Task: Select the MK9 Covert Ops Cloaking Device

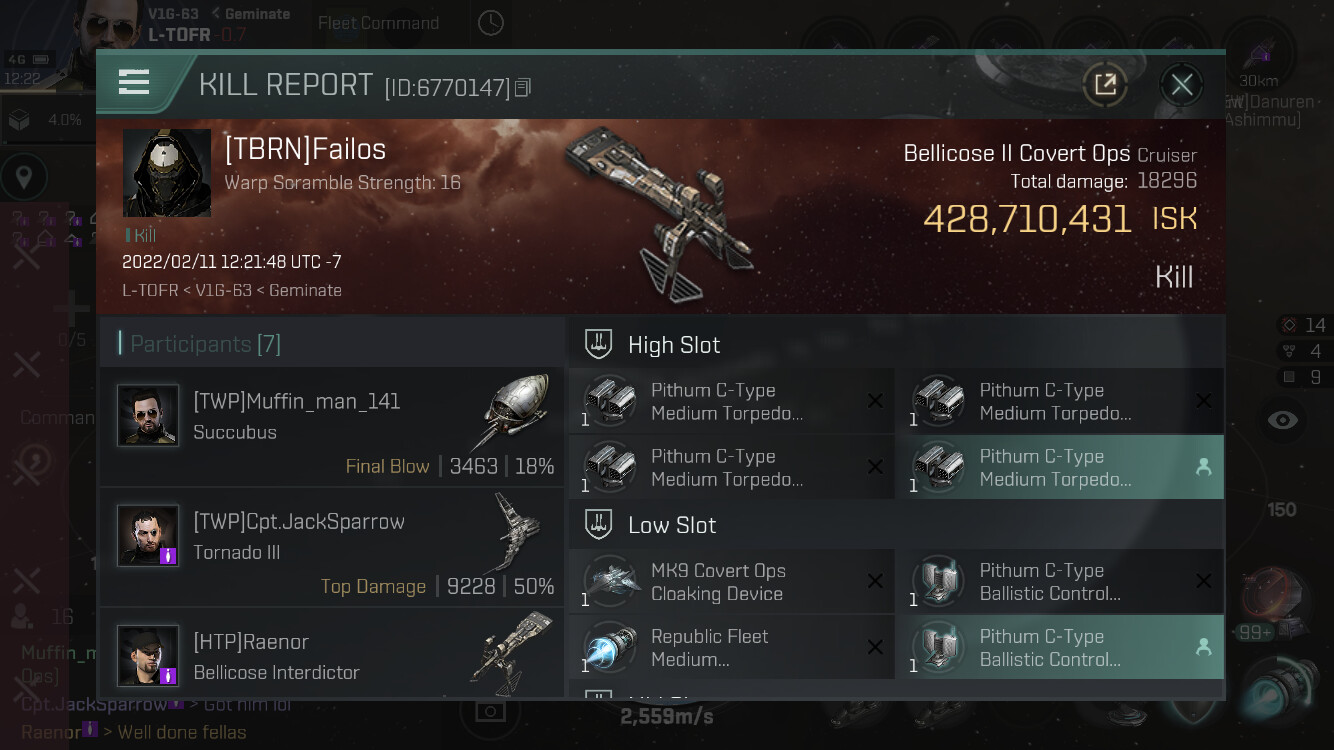Action: (x=731, y=582)
